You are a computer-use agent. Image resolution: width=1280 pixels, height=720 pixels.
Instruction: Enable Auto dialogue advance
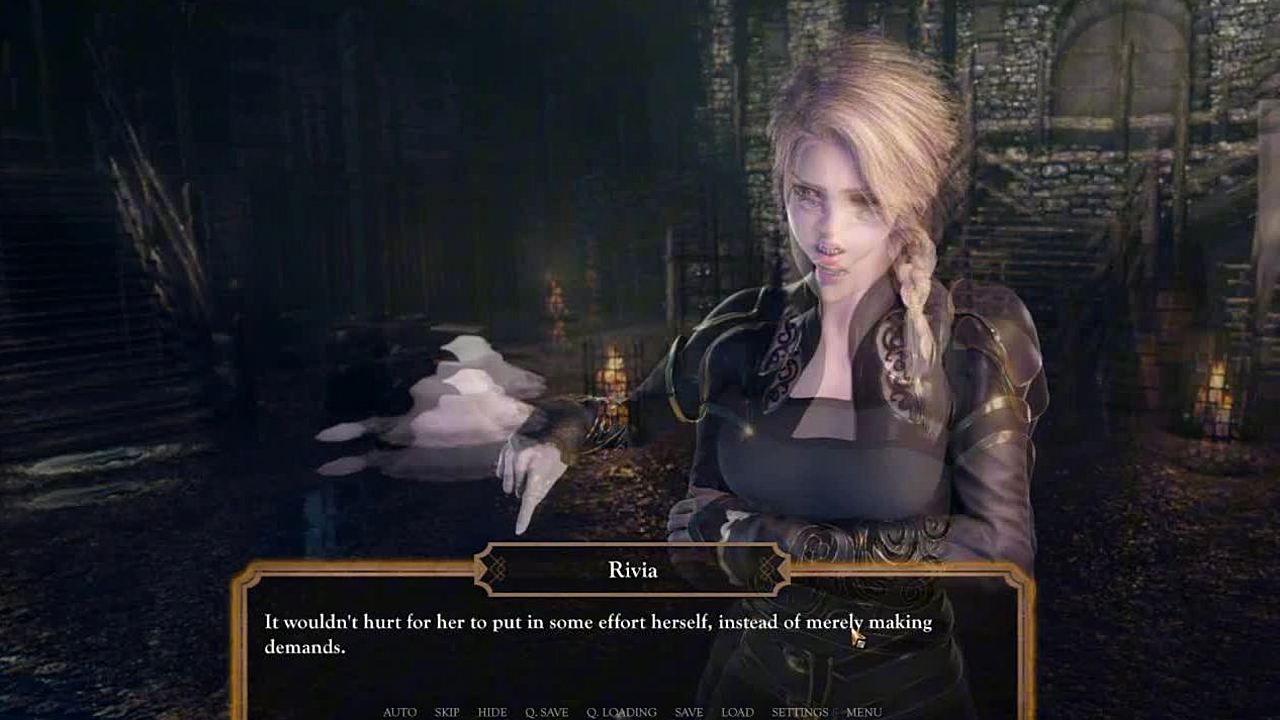tap(400, 712)
